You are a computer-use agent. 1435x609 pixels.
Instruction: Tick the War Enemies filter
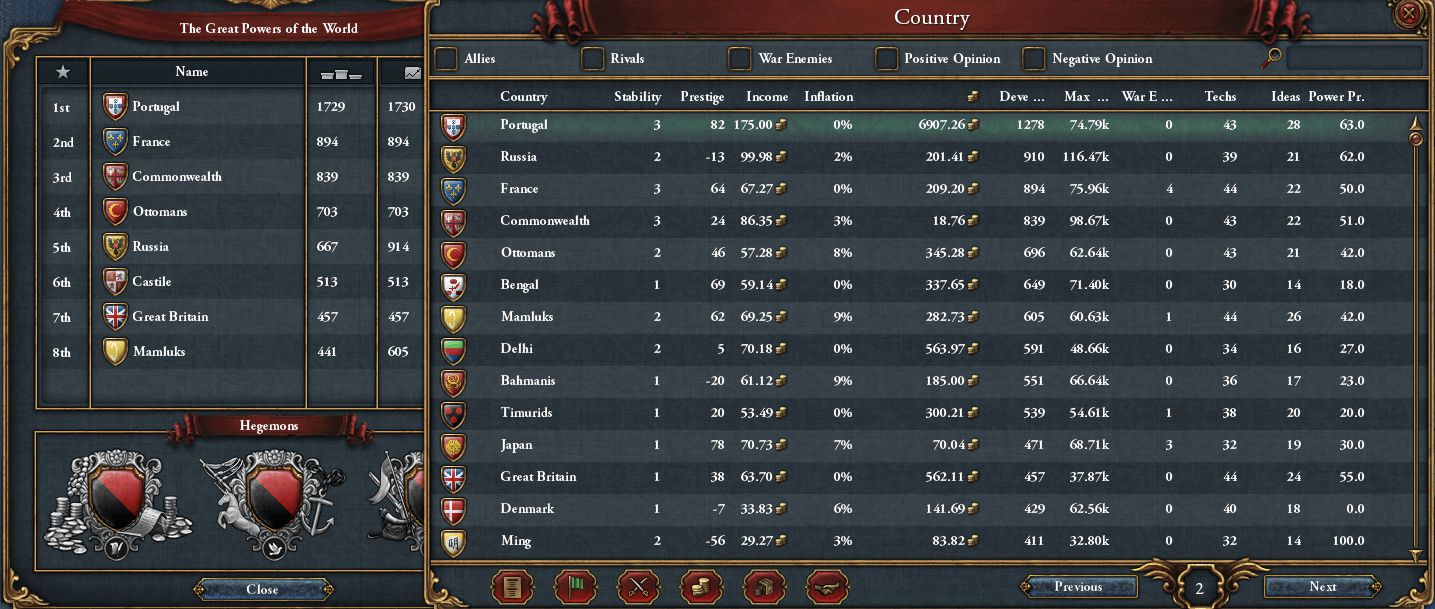740,59
